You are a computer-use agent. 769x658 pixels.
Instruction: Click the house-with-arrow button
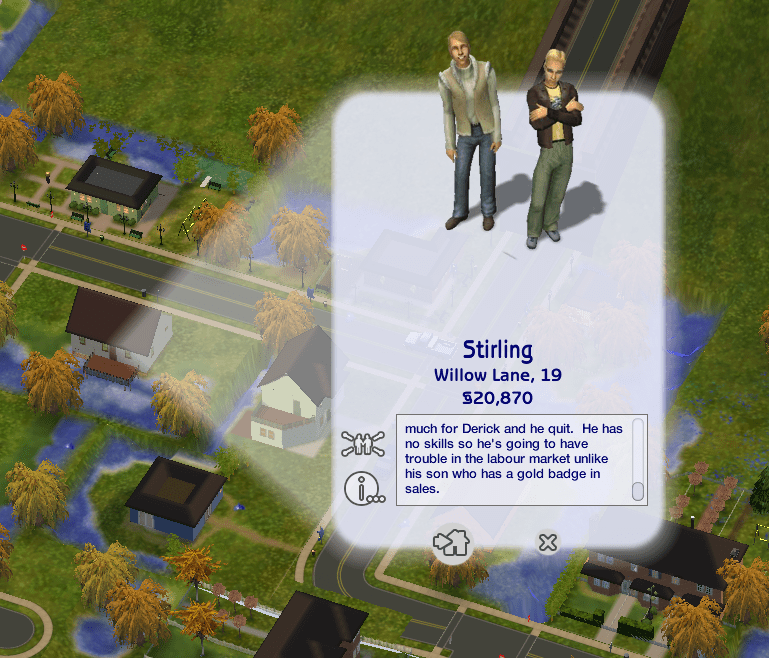click(x=451, y=543)
